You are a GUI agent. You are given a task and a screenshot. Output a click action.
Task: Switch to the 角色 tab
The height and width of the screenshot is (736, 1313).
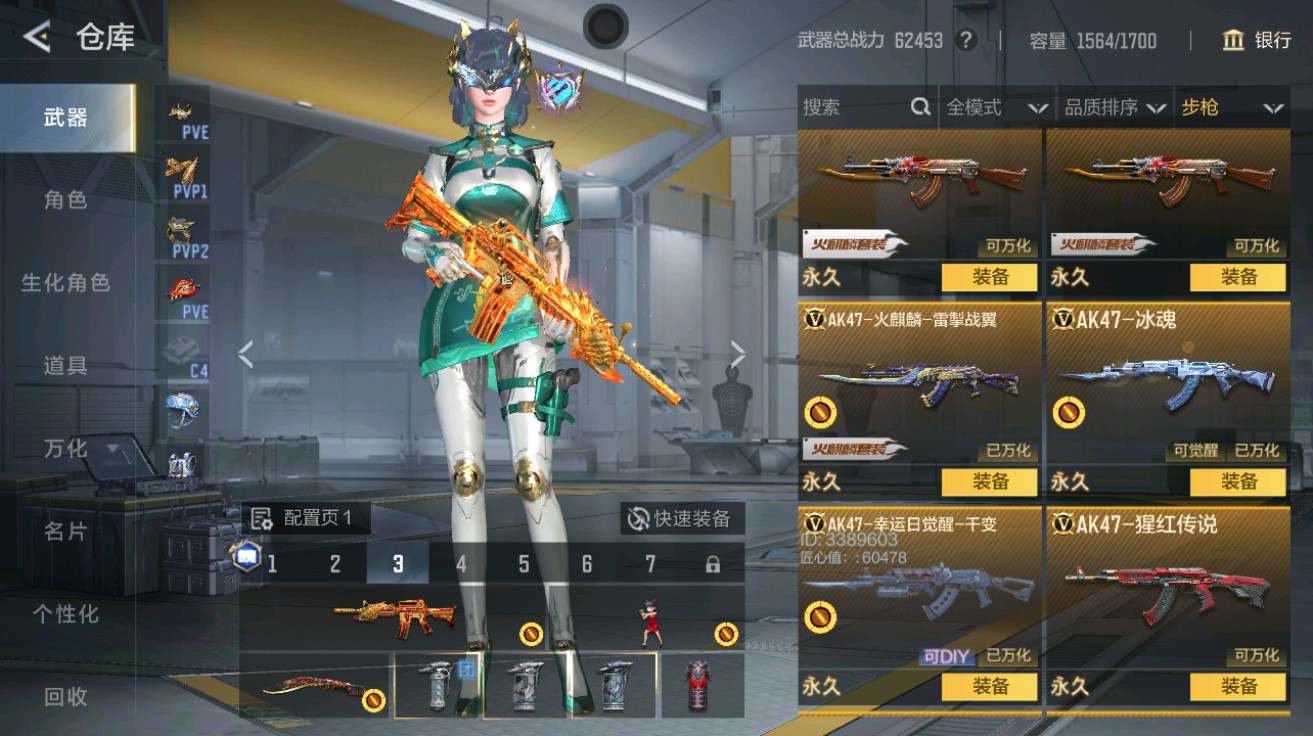click(x=66, y=200)
